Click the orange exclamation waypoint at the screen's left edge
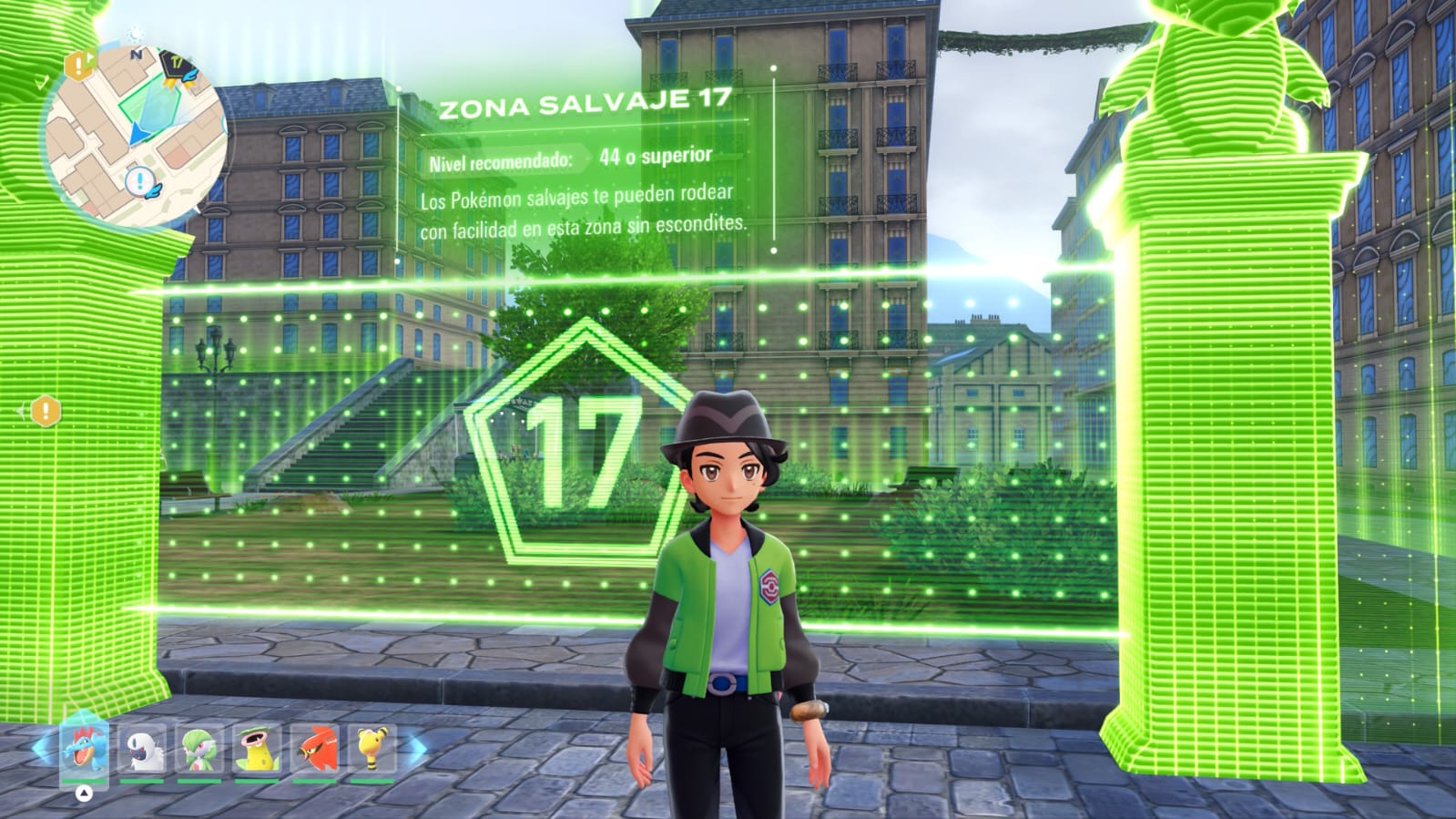The height and width of the screenshot is (819, 1456). click(45, 412)
